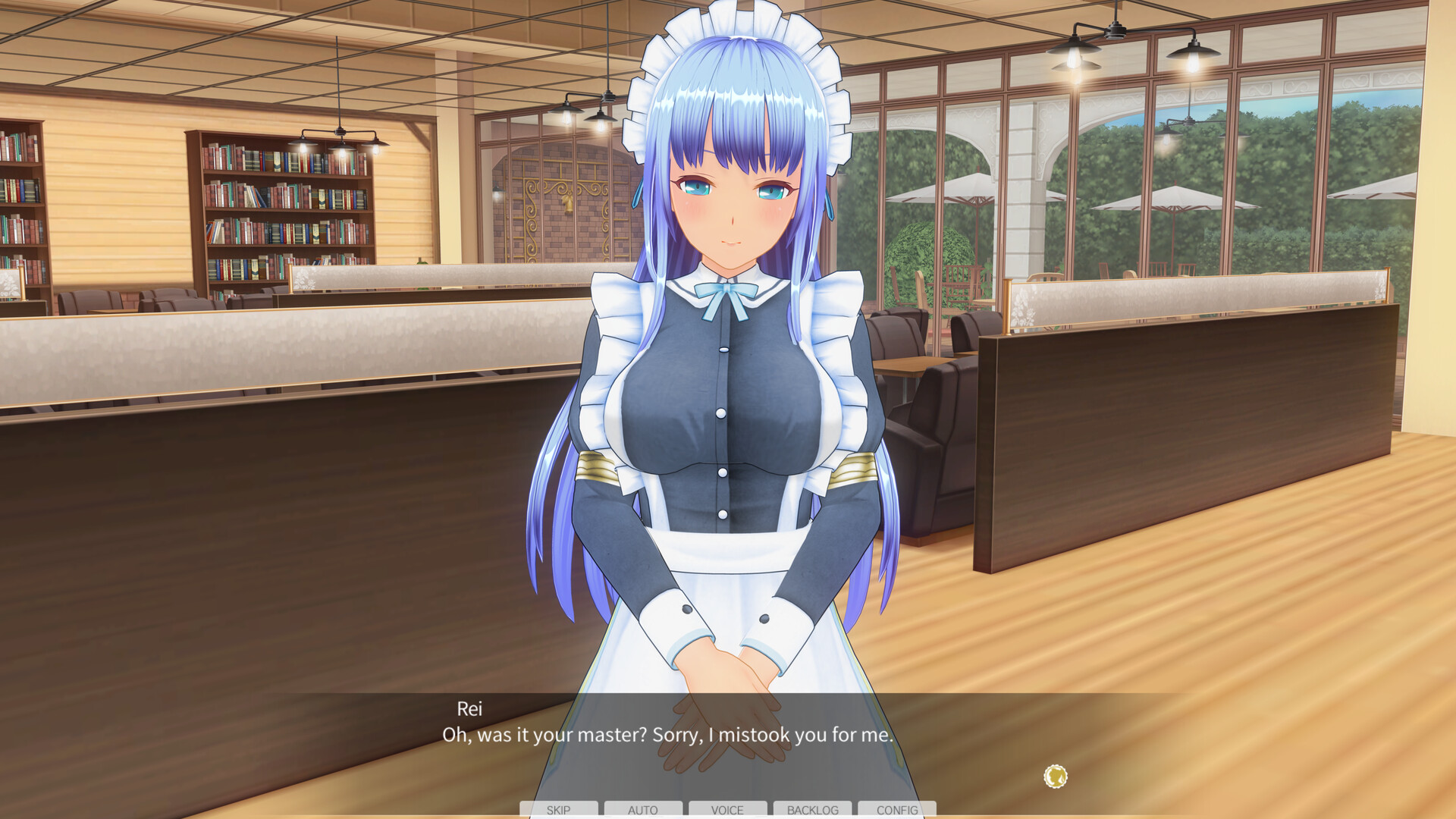Click the golden cameo icon above the menu bar
This screenshot has width=1456, height=819.
(1054, 776)
